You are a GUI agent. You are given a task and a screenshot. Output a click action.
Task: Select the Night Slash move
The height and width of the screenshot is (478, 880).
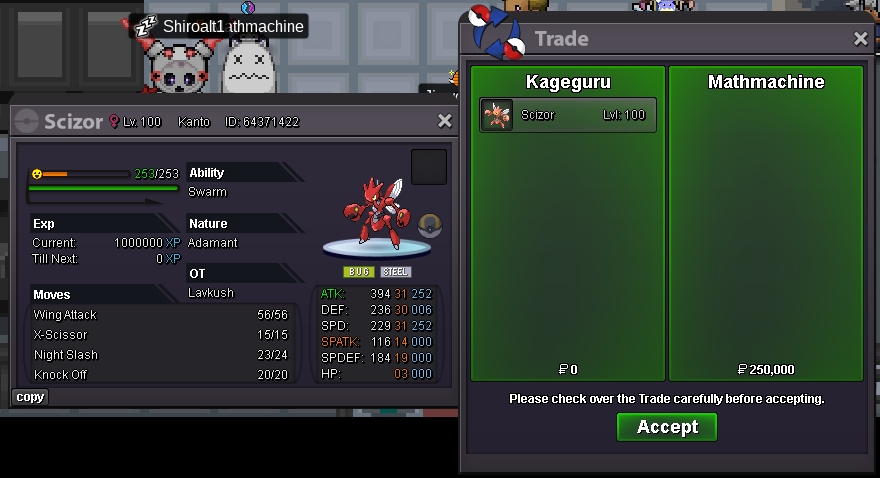click(160, 355)
